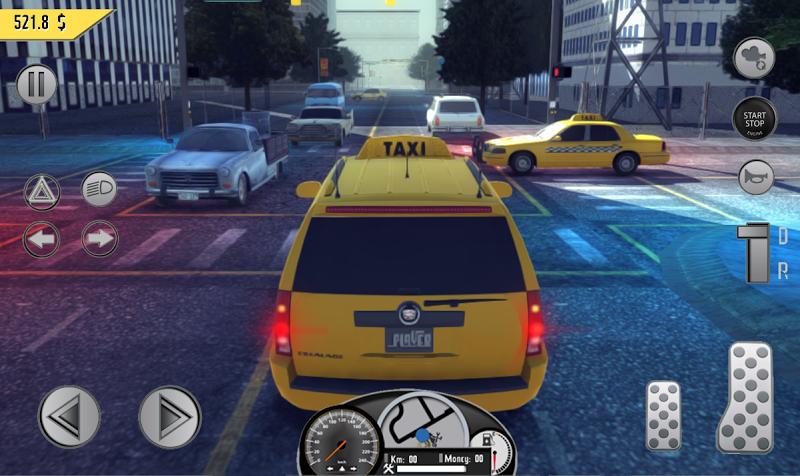This screenshot has height=476, width=800.
Task: Activate the right turn signal arrow
Action: [x=99, y=239]
